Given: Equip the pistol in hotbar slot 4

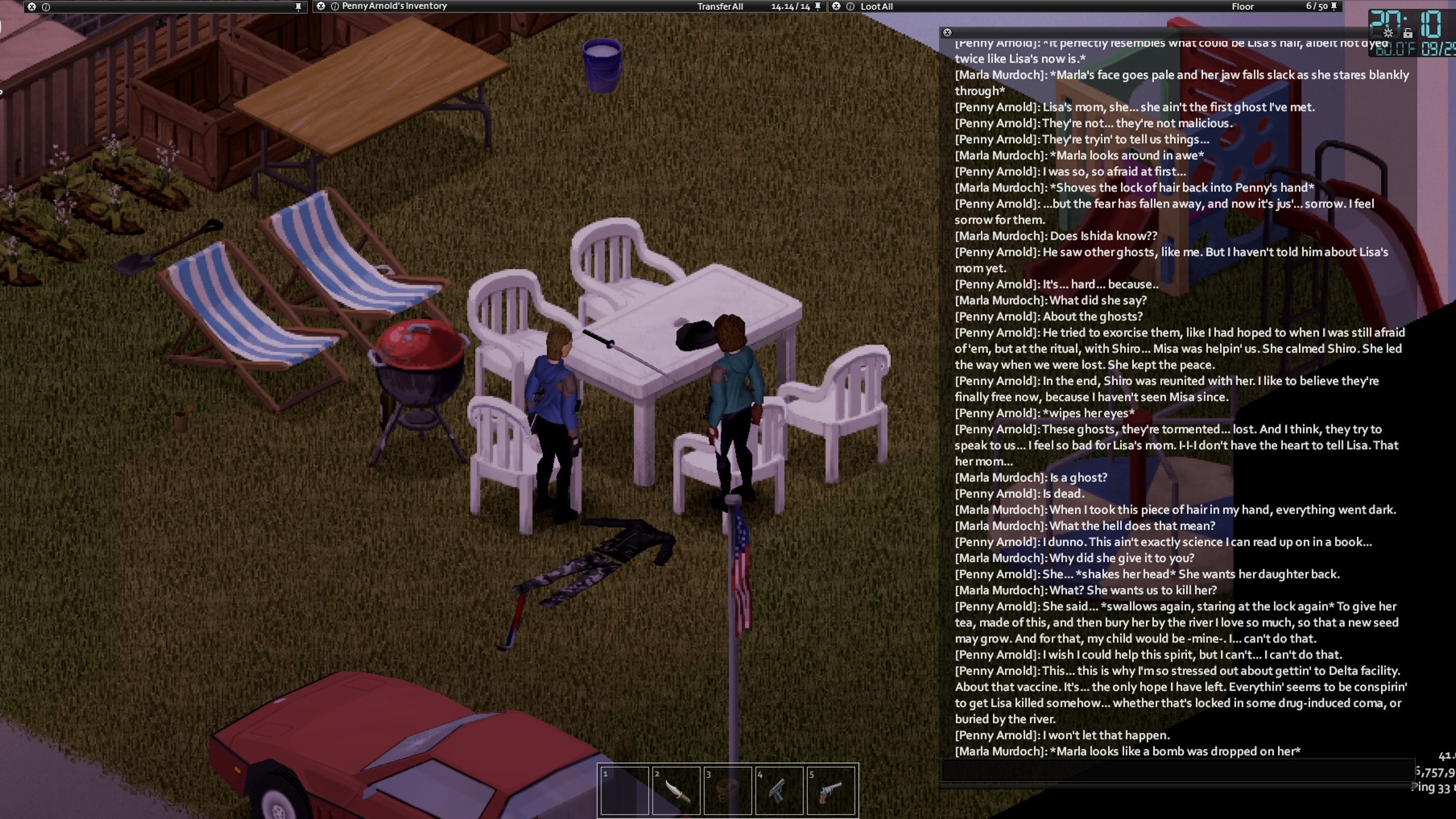Looking at the screenshot, I should tap(779, 790).
